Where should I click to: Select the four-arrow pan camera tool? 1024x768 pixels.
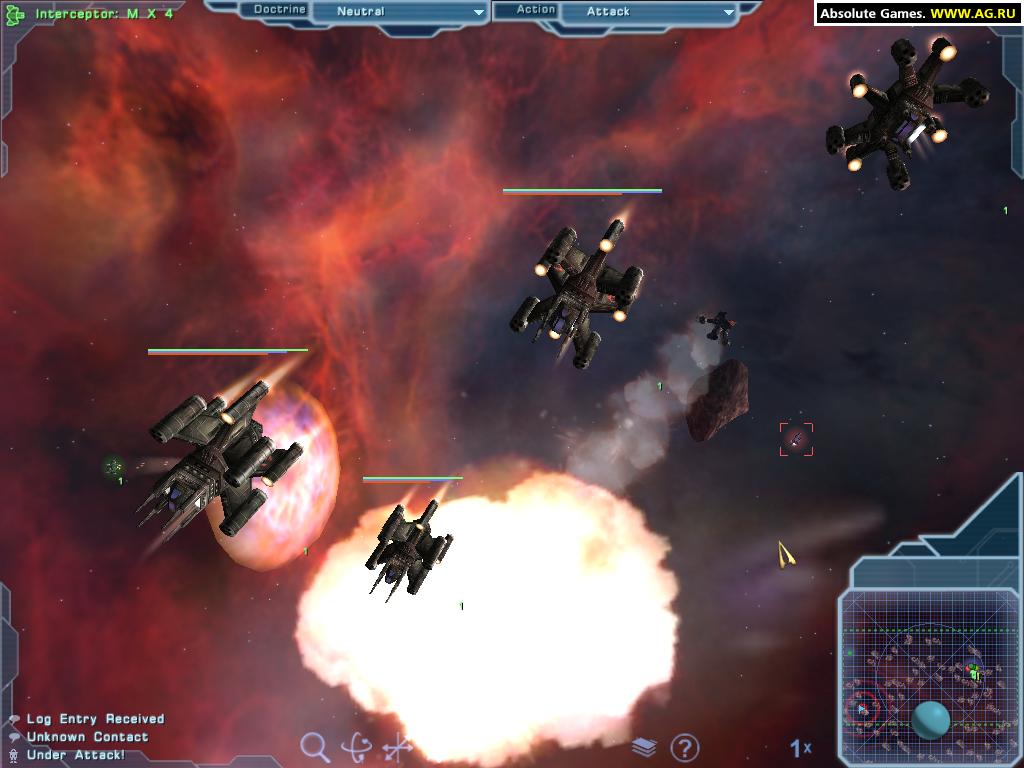click(398, 747)
